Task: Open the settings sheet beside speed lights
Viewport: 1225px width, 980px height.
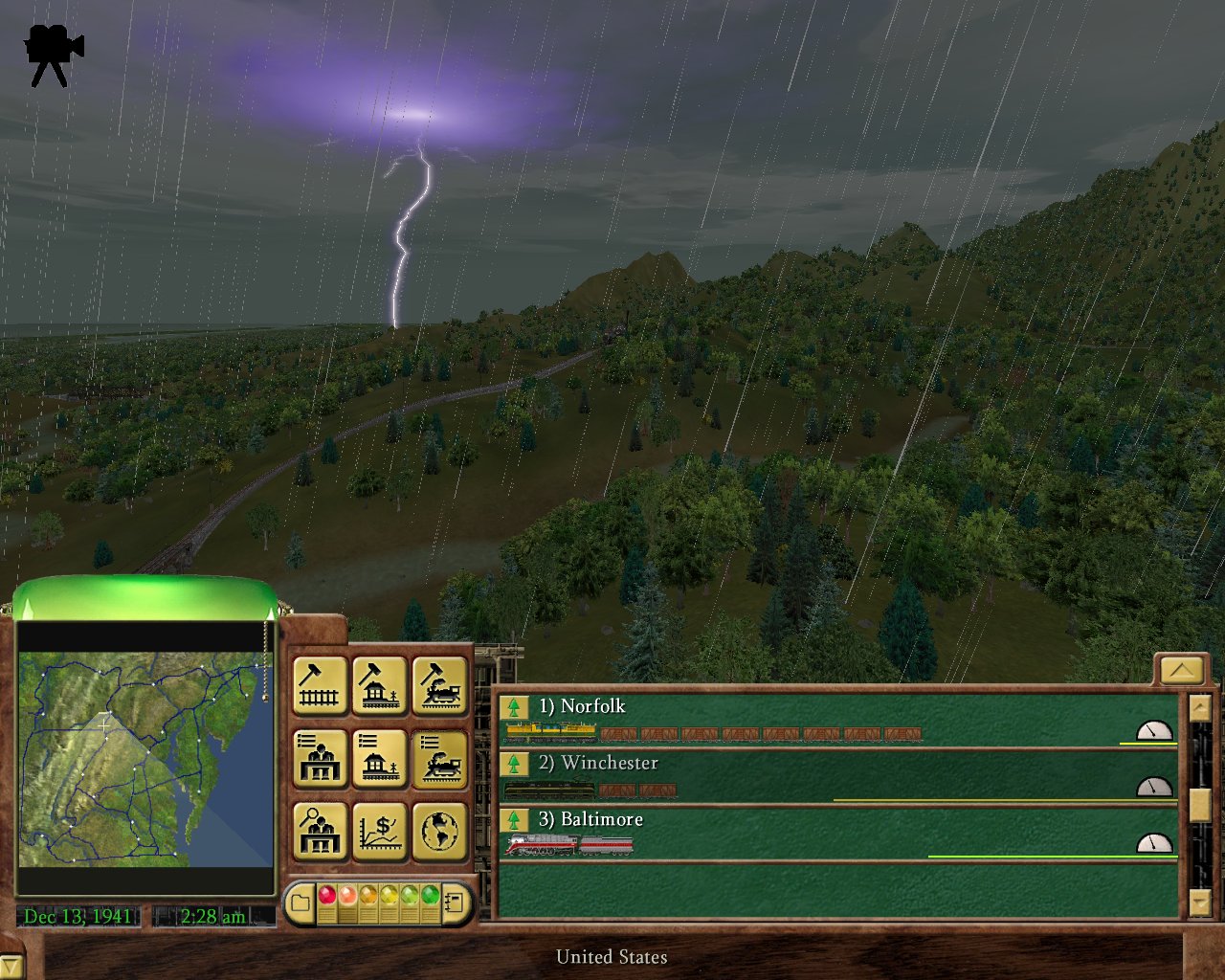Action: (x=456, y=902)
